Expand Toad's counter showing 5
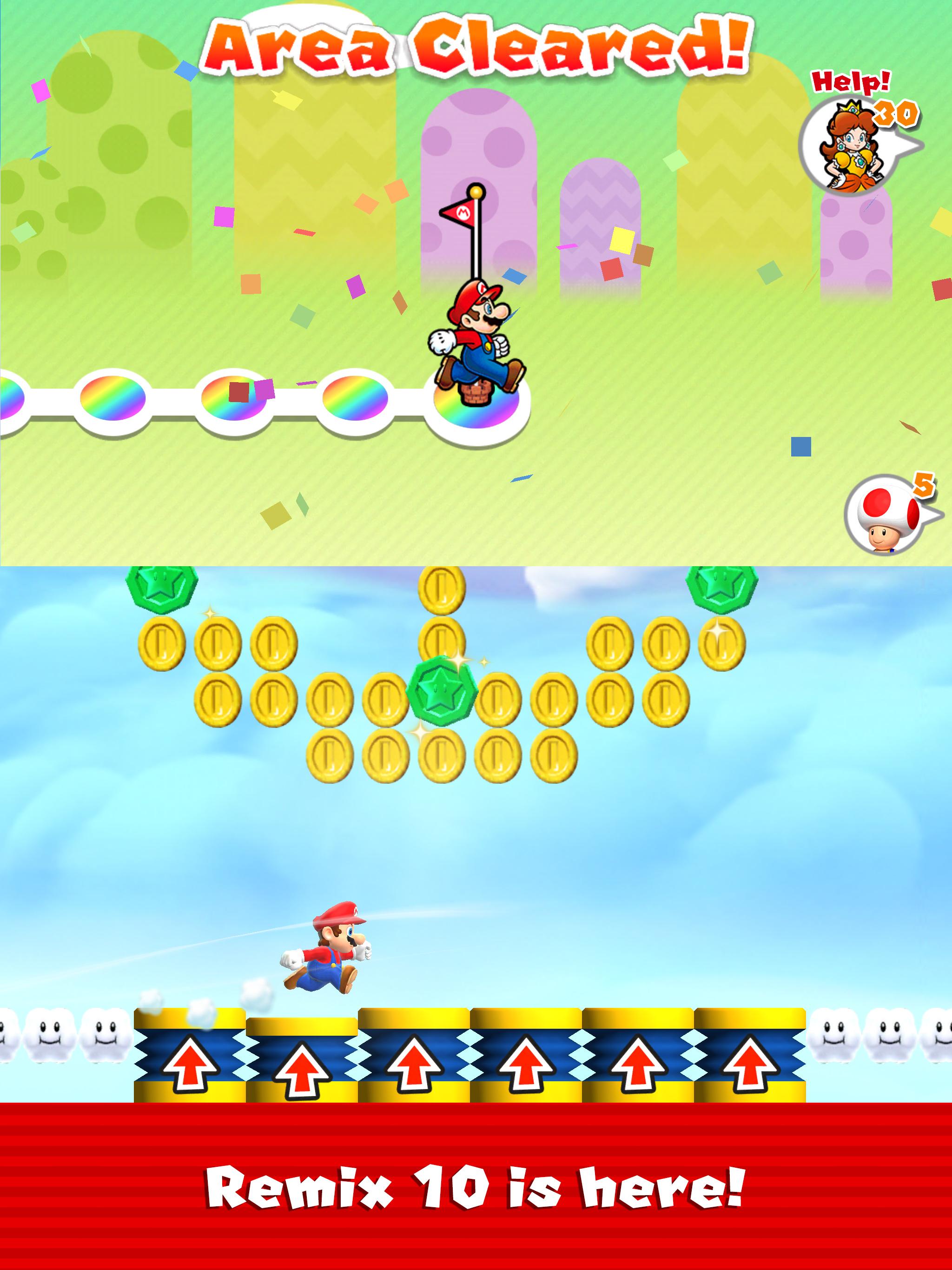The image size is (952, 1270). pos(923,485)
